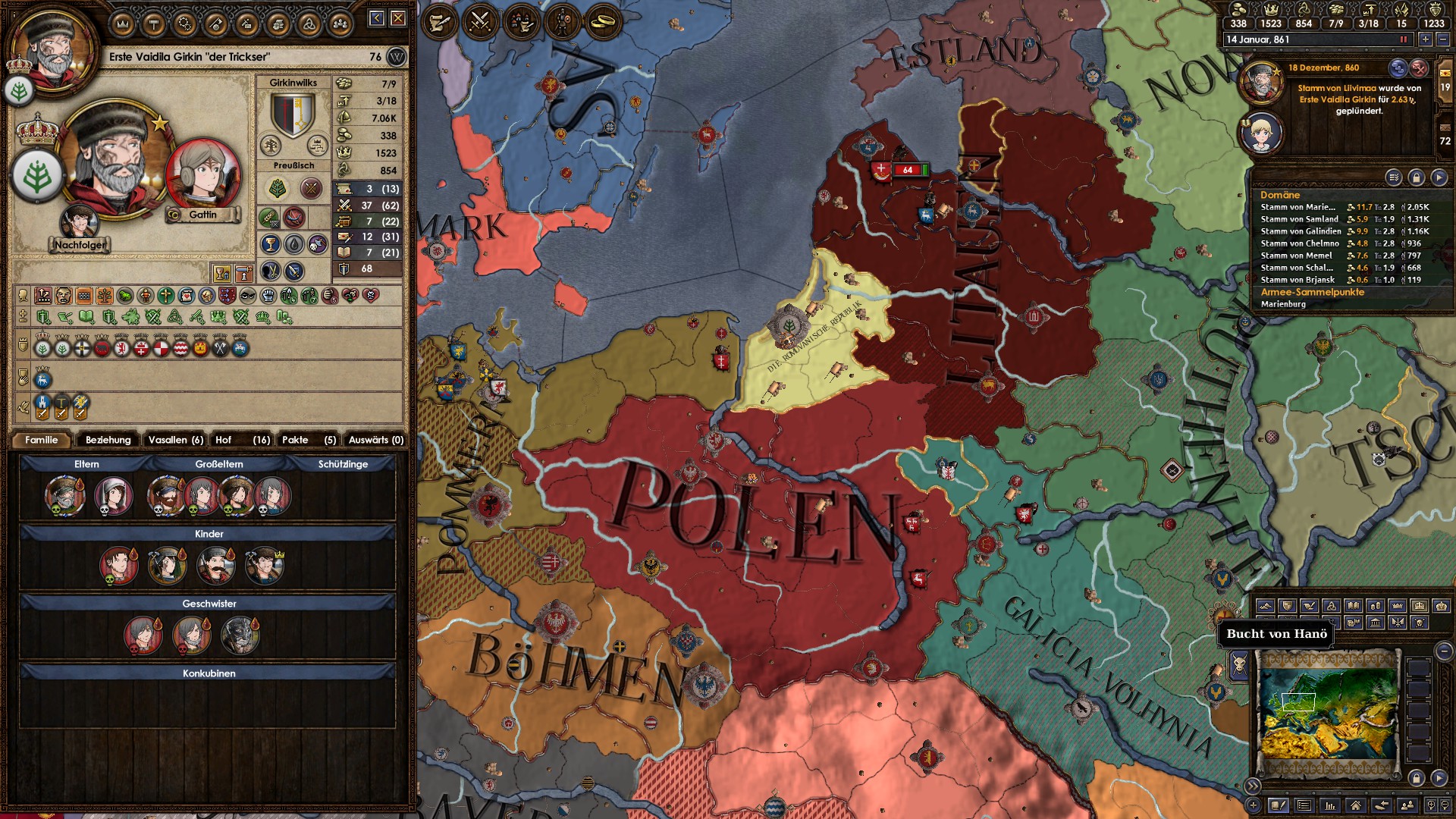Click the prestige crown icon in top bar
The width and height of the screenshot is (1456, 819).
(1272, 9)
